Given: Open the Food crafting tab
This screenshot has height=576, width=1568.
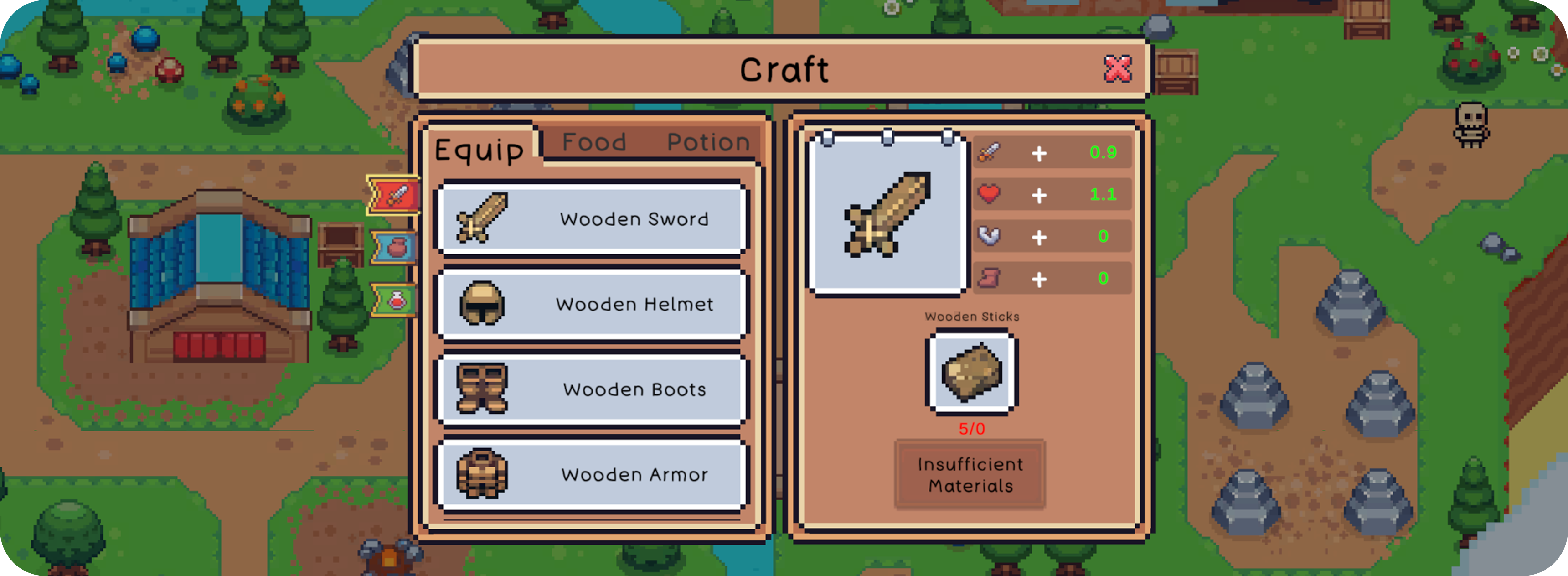Looking at the screenshot, I should point(594,142).
